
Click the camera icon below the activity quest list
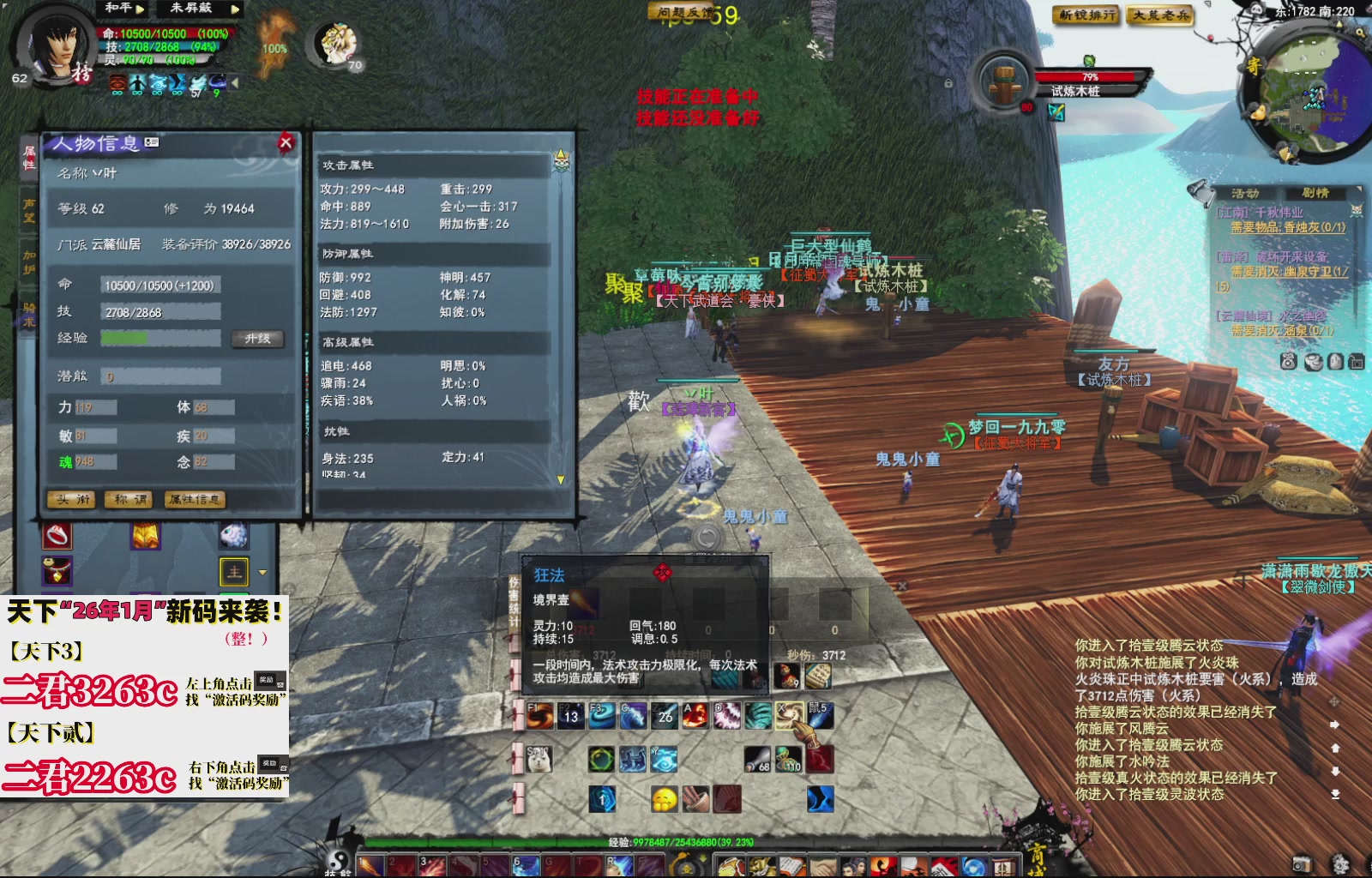click(1357, 361)
